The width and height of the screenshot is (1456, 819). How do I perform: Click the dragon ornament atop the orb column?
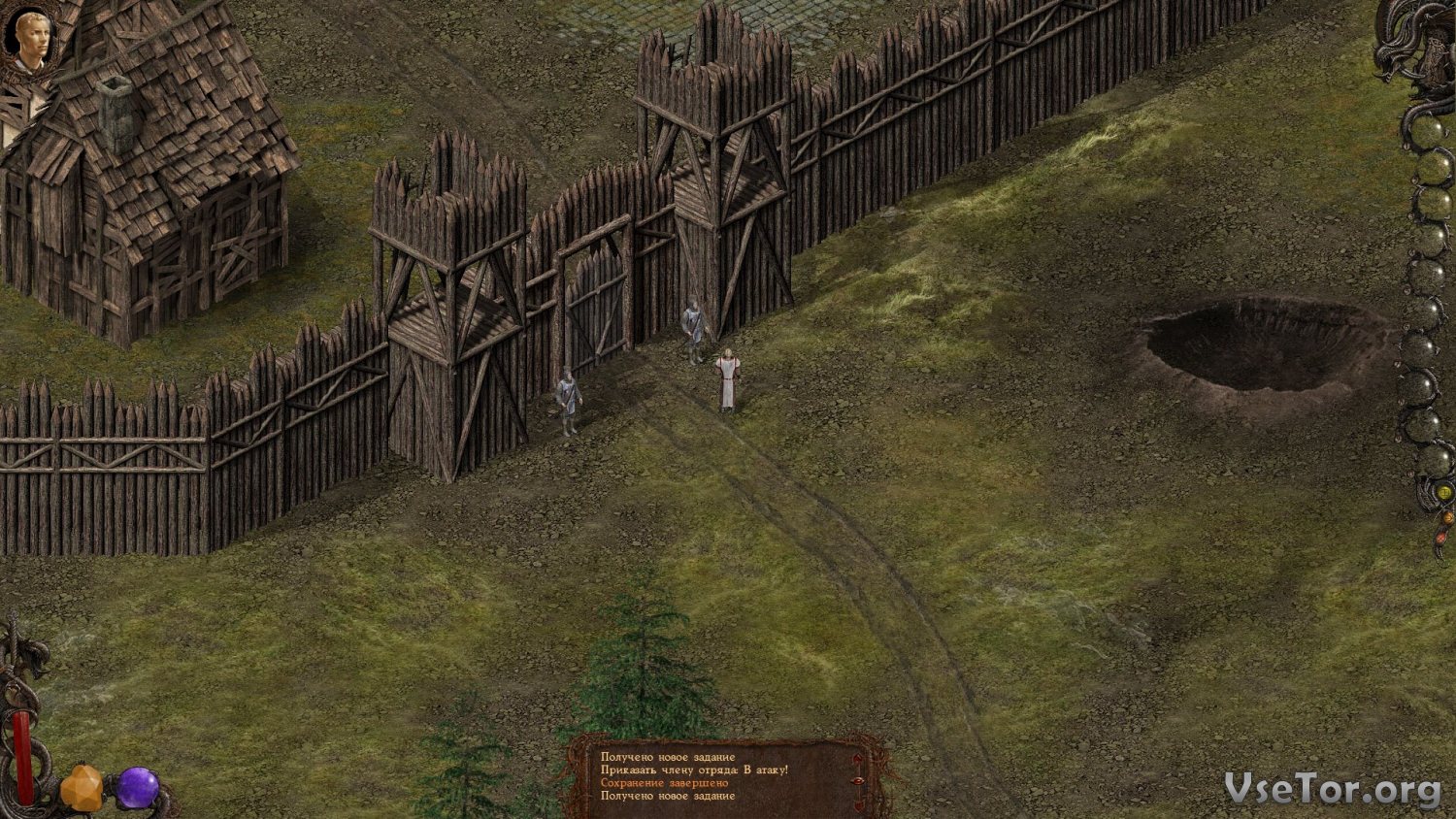point(1418,46)
